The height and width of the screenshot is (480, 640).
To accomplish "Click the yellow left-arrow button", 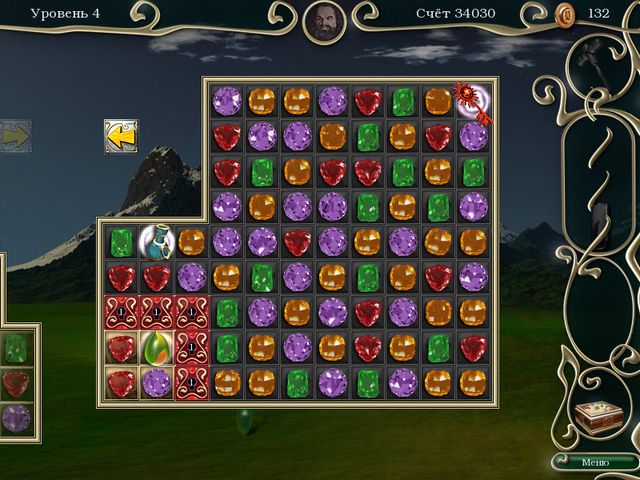I will pyautogui.click(x=120, y=136).
